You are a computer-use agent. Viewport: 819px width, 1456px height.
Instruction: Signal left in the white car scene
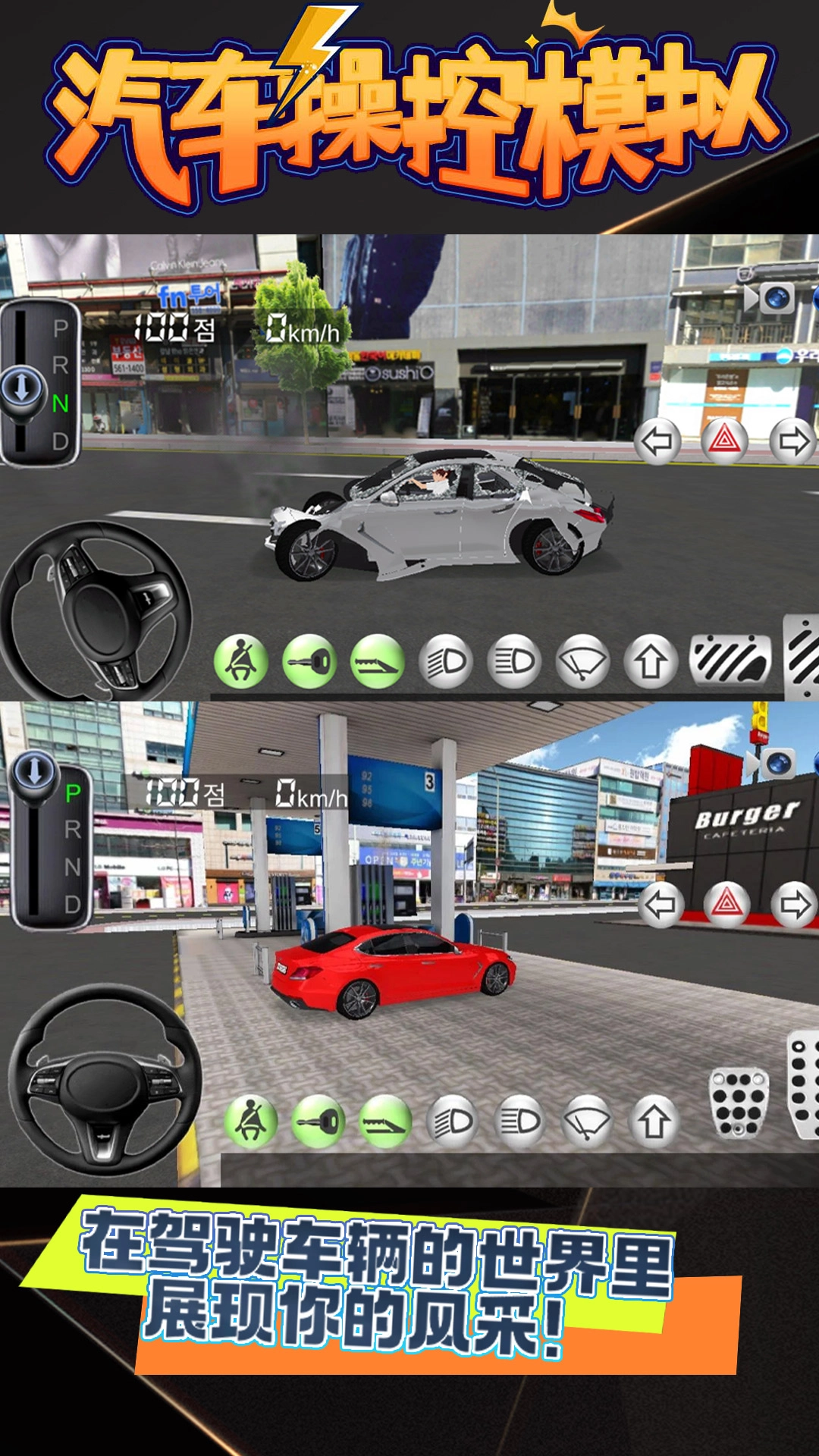click(x=657, y=441)
